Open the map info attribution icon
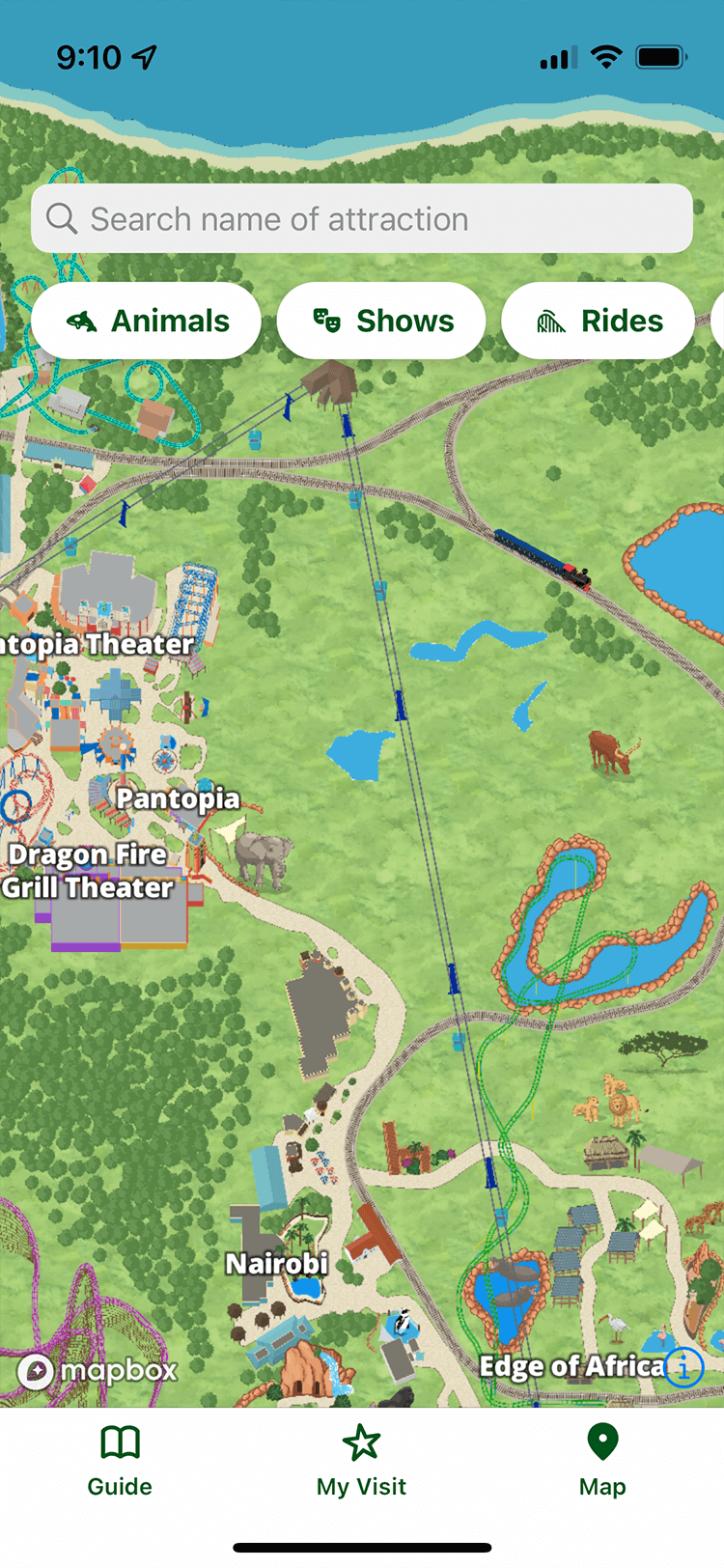Viewport: 724px width, 1568px height. tap(683, 1366)
